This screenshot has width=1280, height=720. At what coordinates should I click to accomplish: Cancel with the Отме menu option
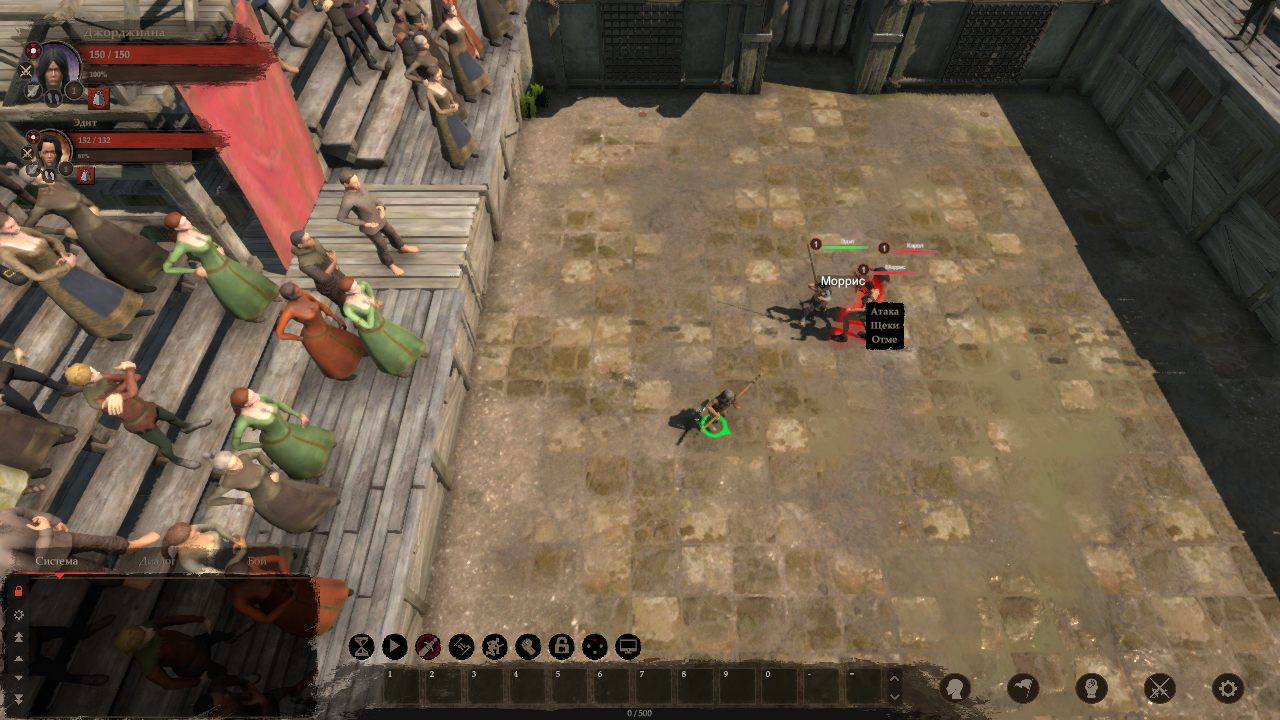(x=885, y=340)
